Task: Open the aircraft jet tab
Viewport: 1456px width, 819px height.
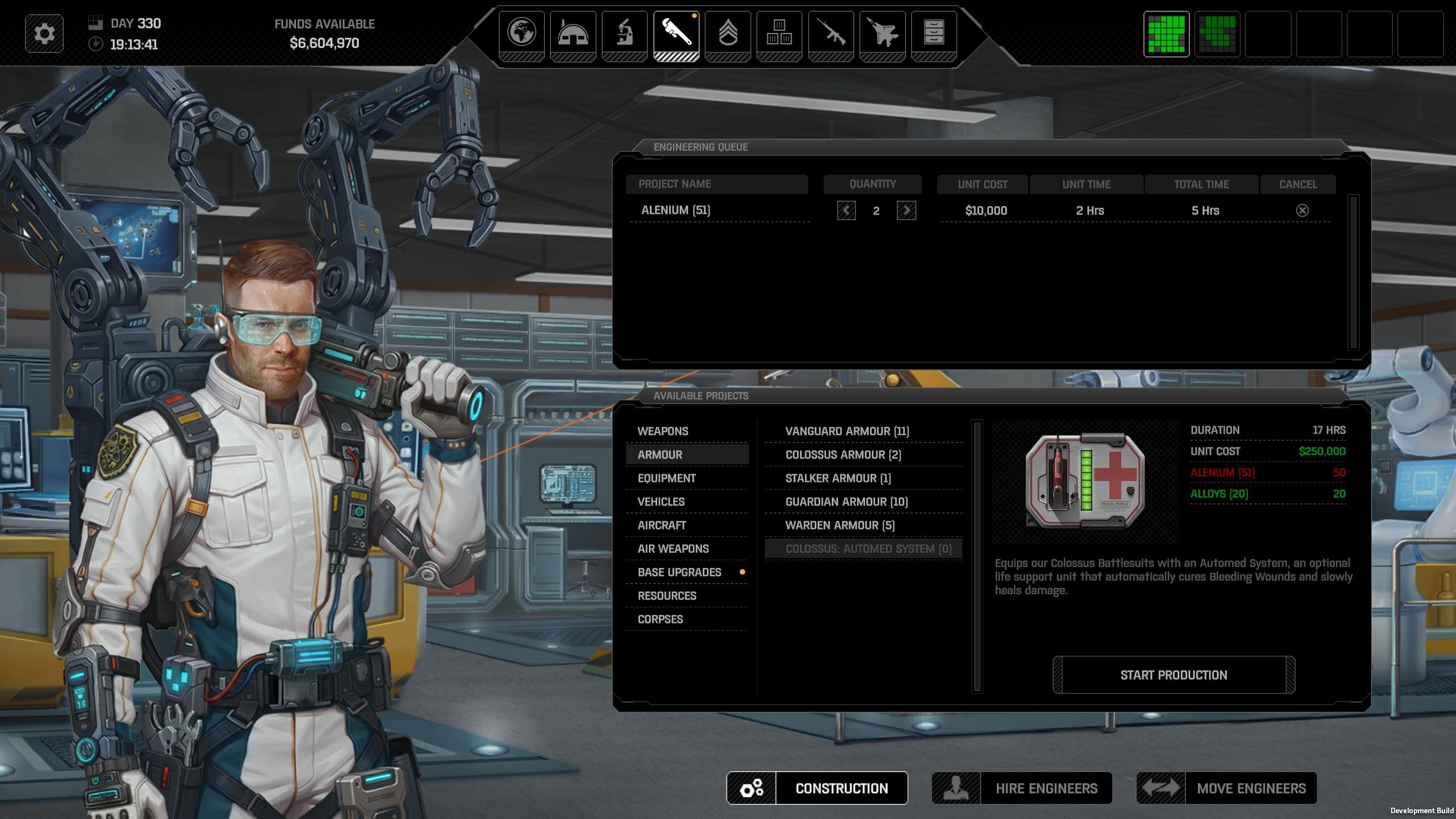Action: [x=882, y=33]
